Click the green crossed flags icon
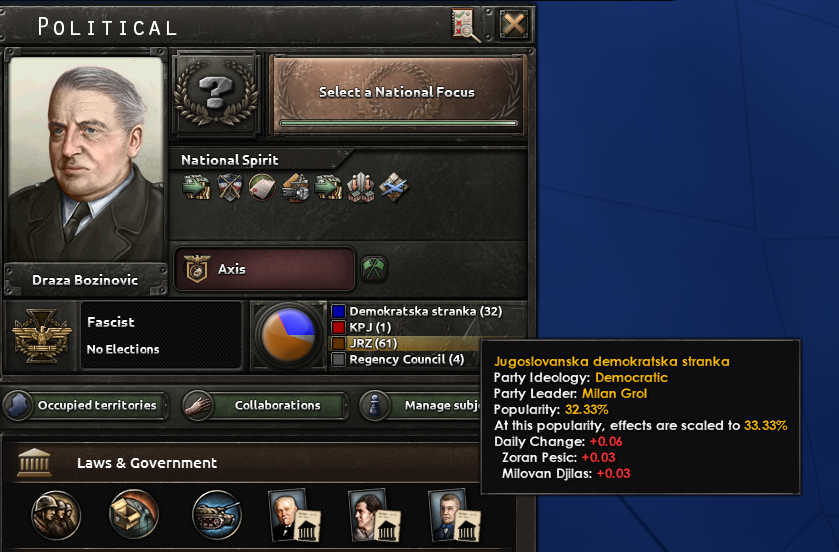 coord(374,269)
